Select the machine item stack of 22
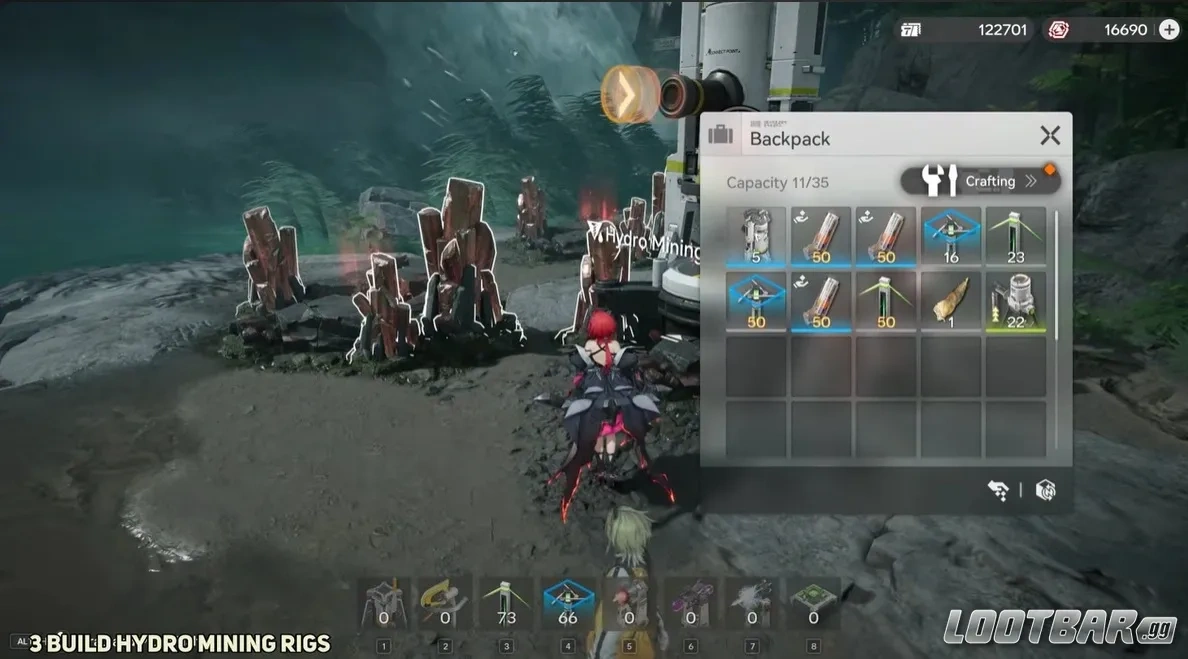The height and width of the screenshot is (659, 1188). (1016, 302)
